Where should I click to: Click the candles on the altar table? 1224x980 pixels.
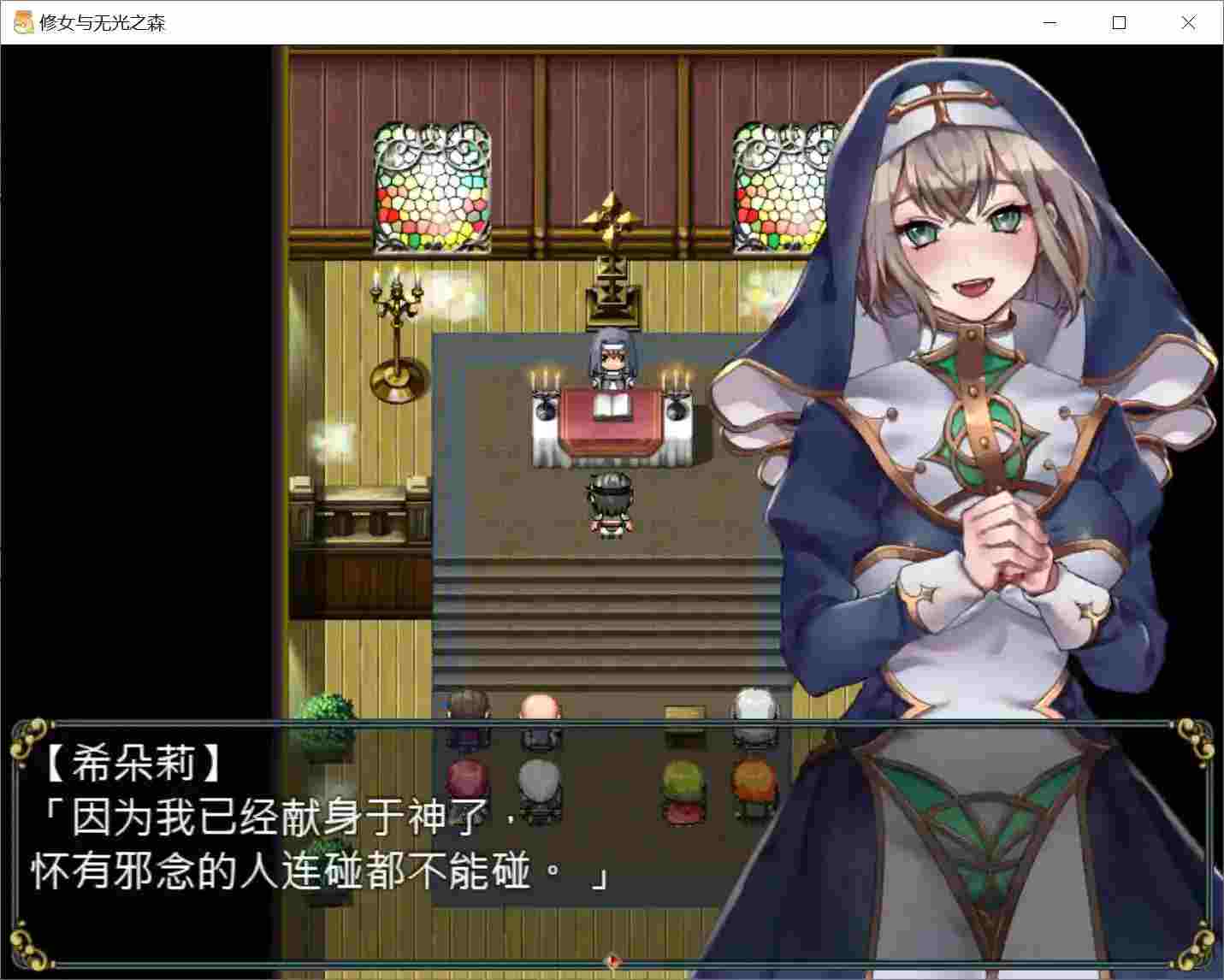[x=546, y=381]
